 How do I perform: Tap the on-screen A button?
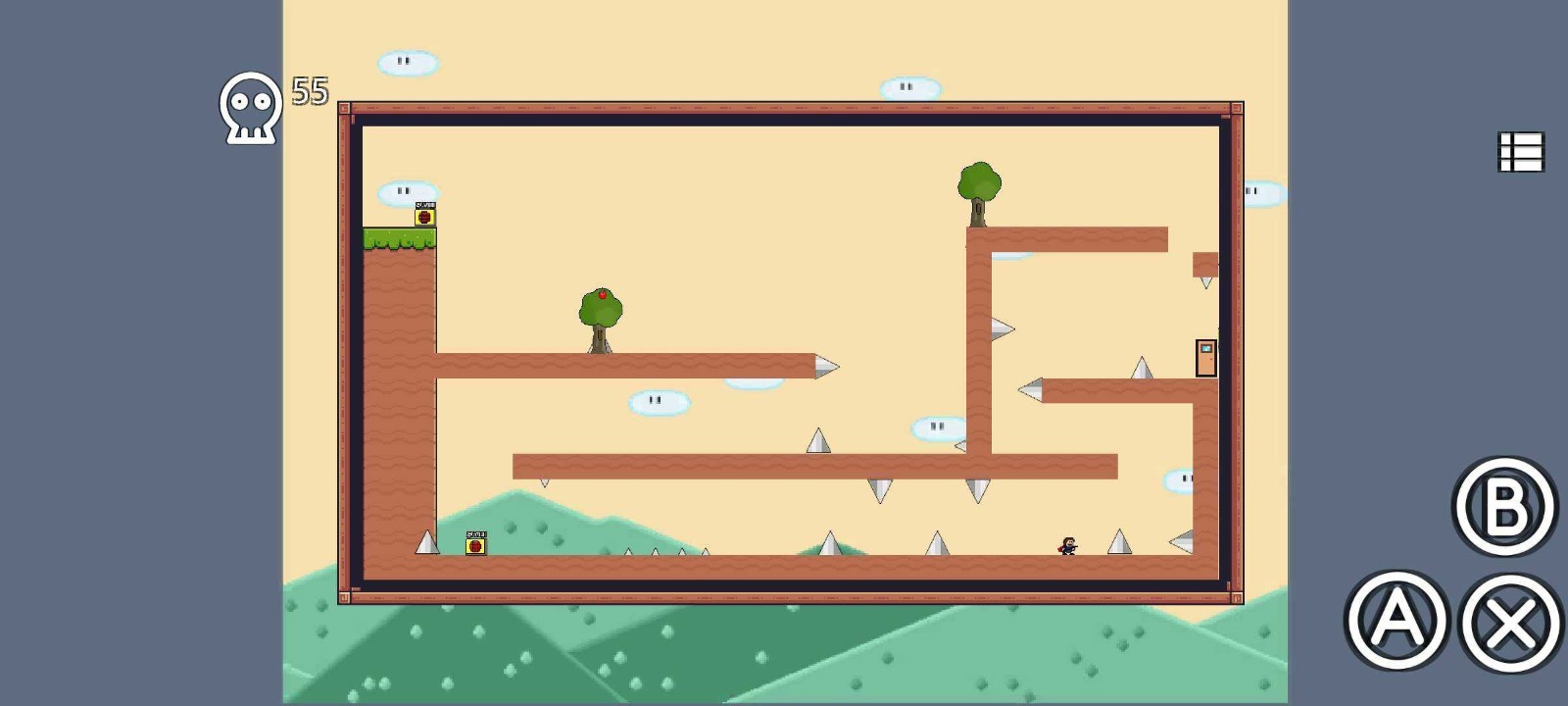click(x=1396, y=621)
